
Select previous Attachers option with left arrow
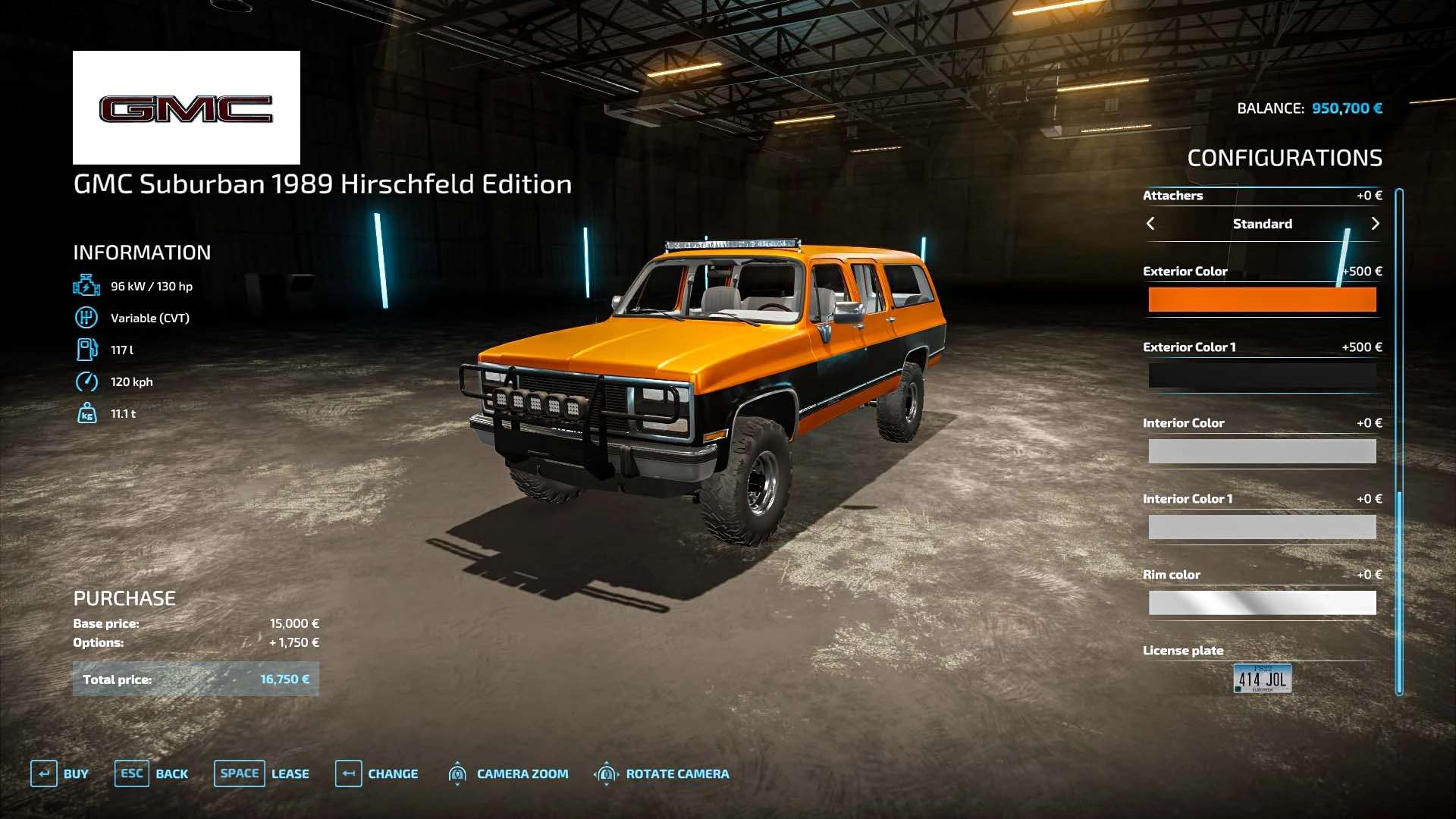pos(1150,224)
